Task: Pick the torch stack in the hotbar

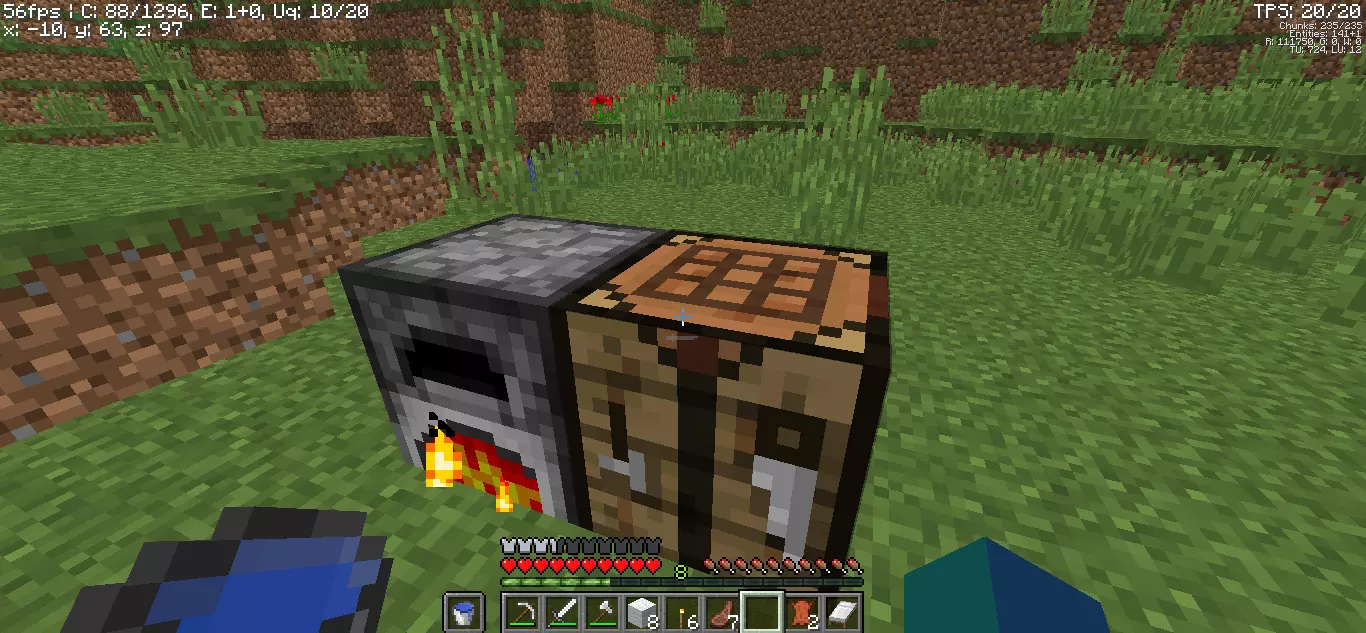Action: [x=682, y=612]
